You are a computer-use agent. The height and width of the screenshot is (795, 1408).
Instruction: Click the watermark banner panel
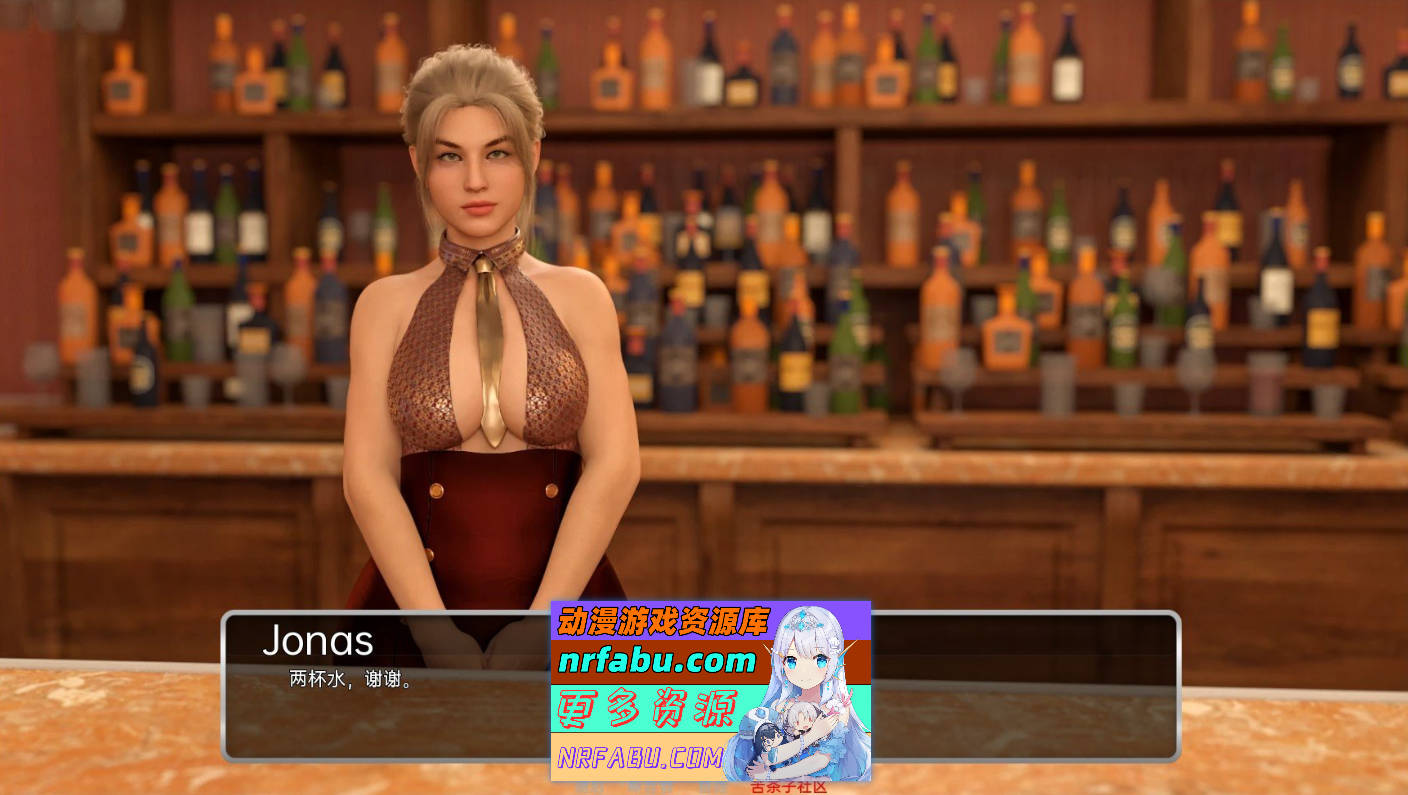coord(712,690)
